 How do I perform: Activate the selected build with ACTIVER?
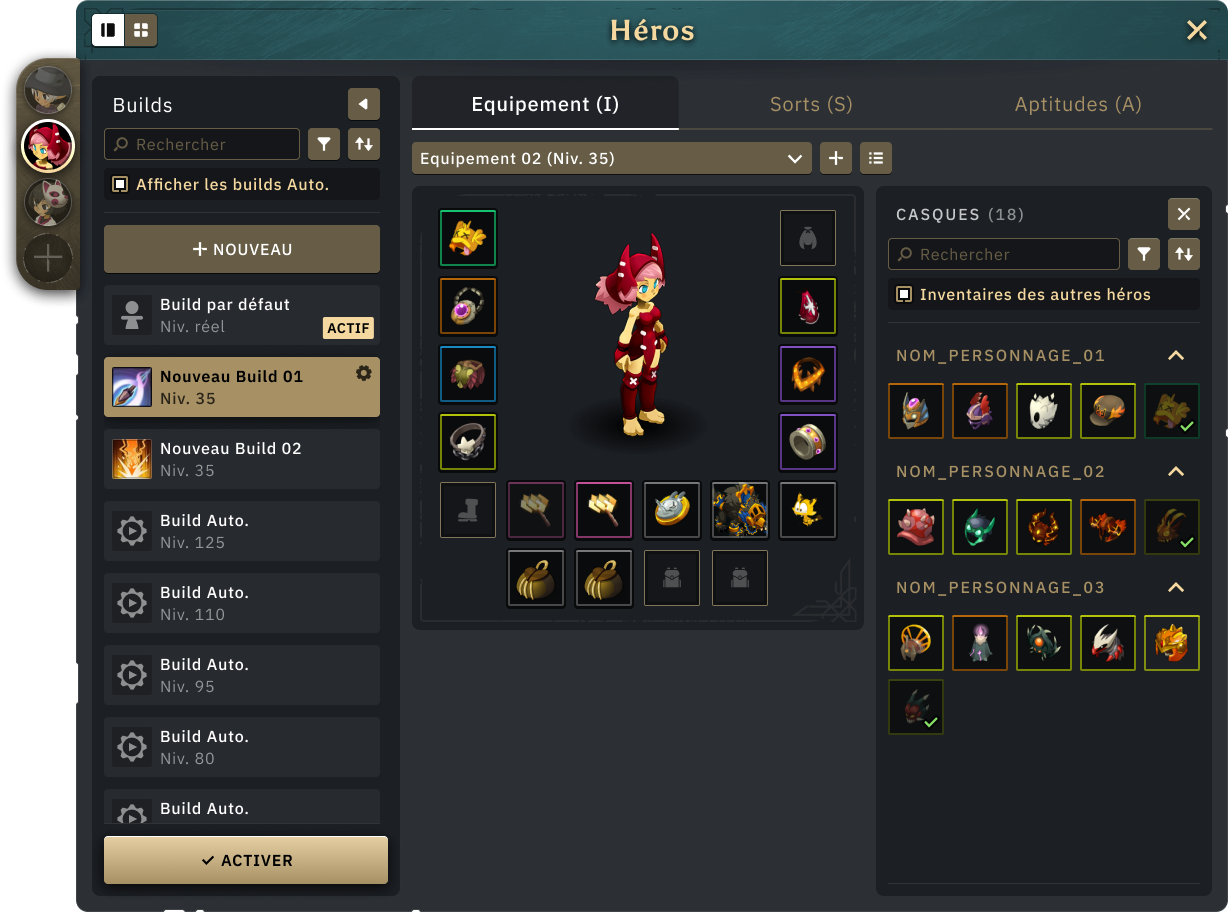tap(246, 860)
